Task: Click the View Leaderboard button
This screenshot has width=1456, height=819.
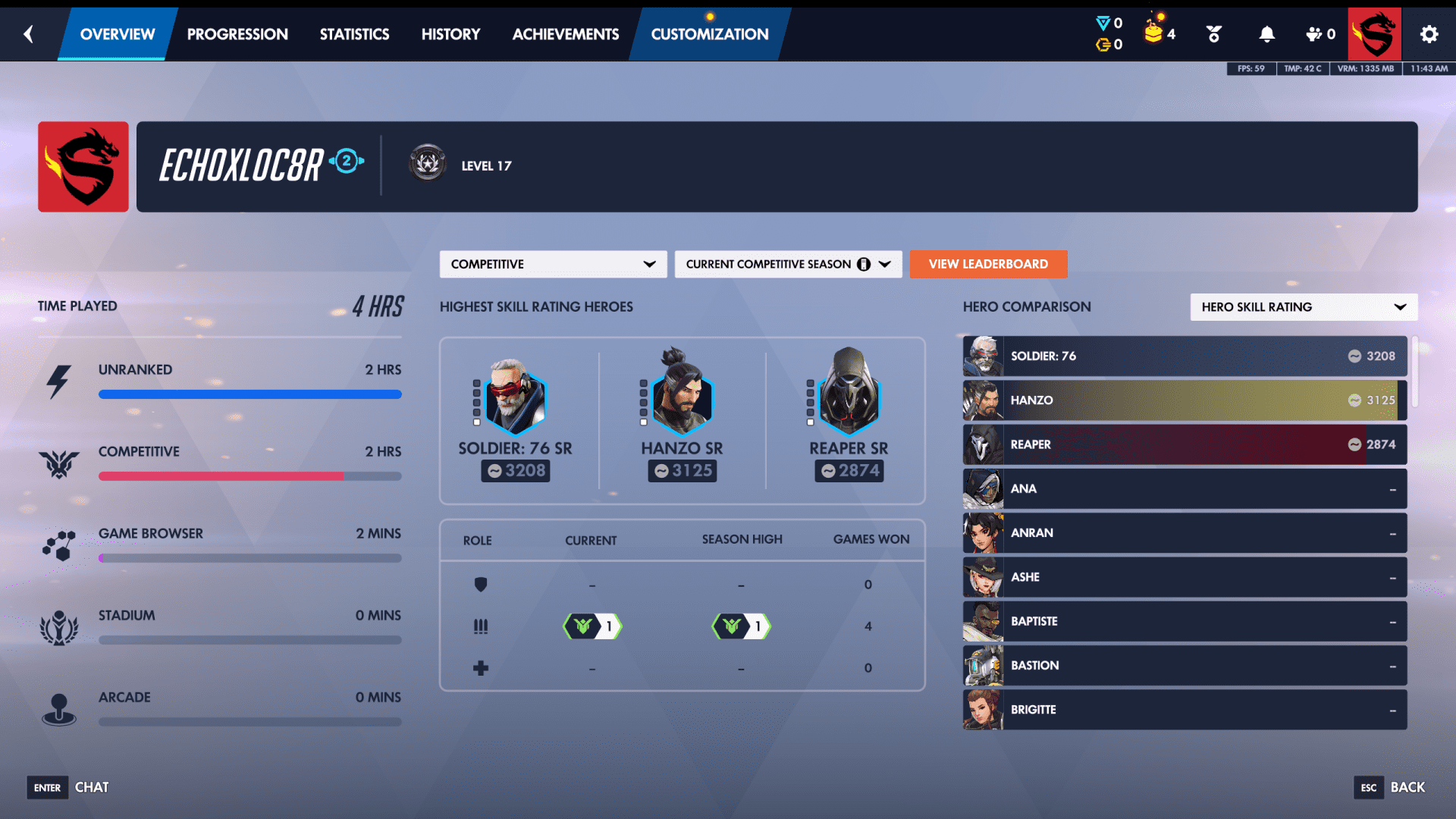Action: coord(988,264)
